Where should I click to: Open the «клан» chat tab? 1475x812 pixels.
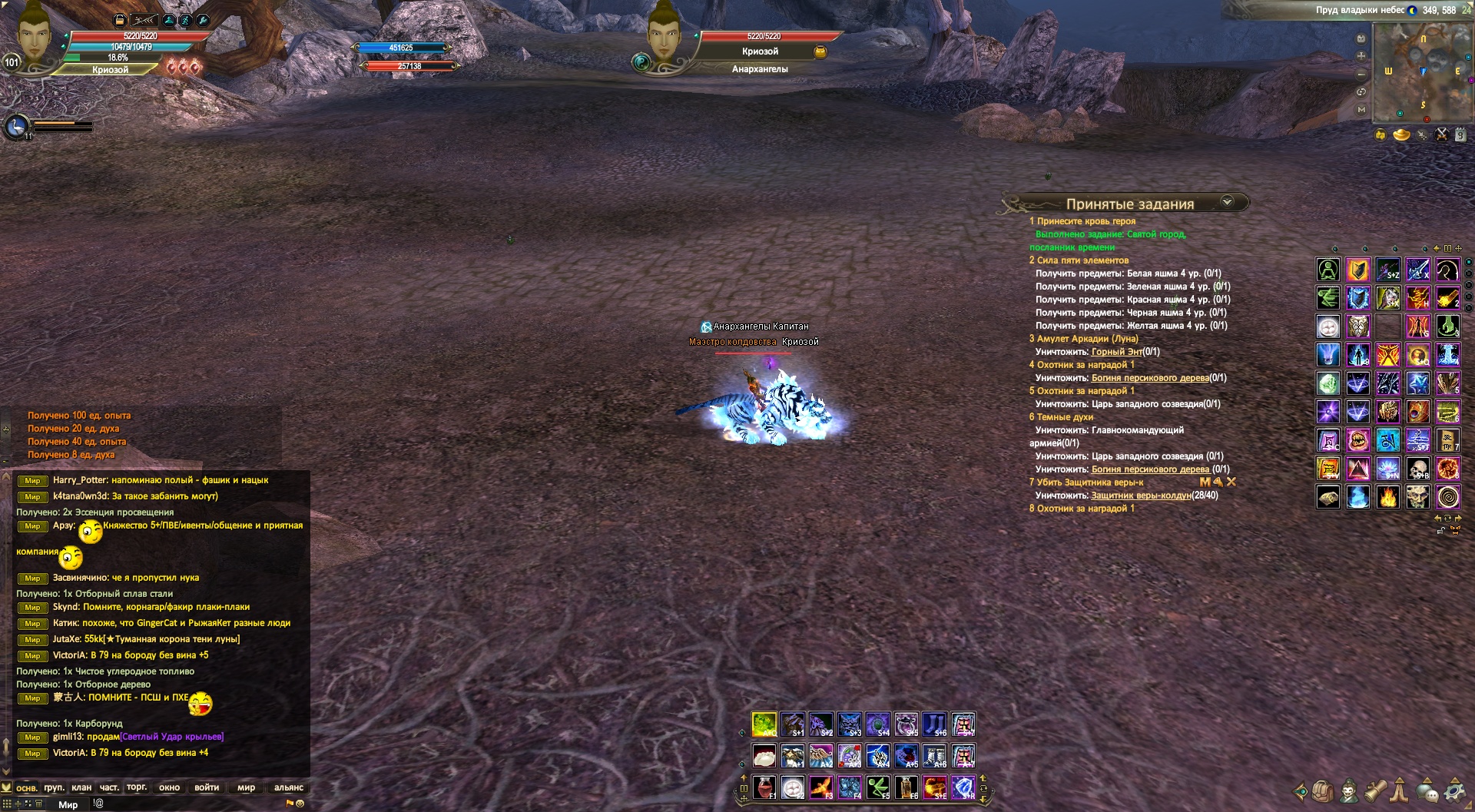point(81,787)
